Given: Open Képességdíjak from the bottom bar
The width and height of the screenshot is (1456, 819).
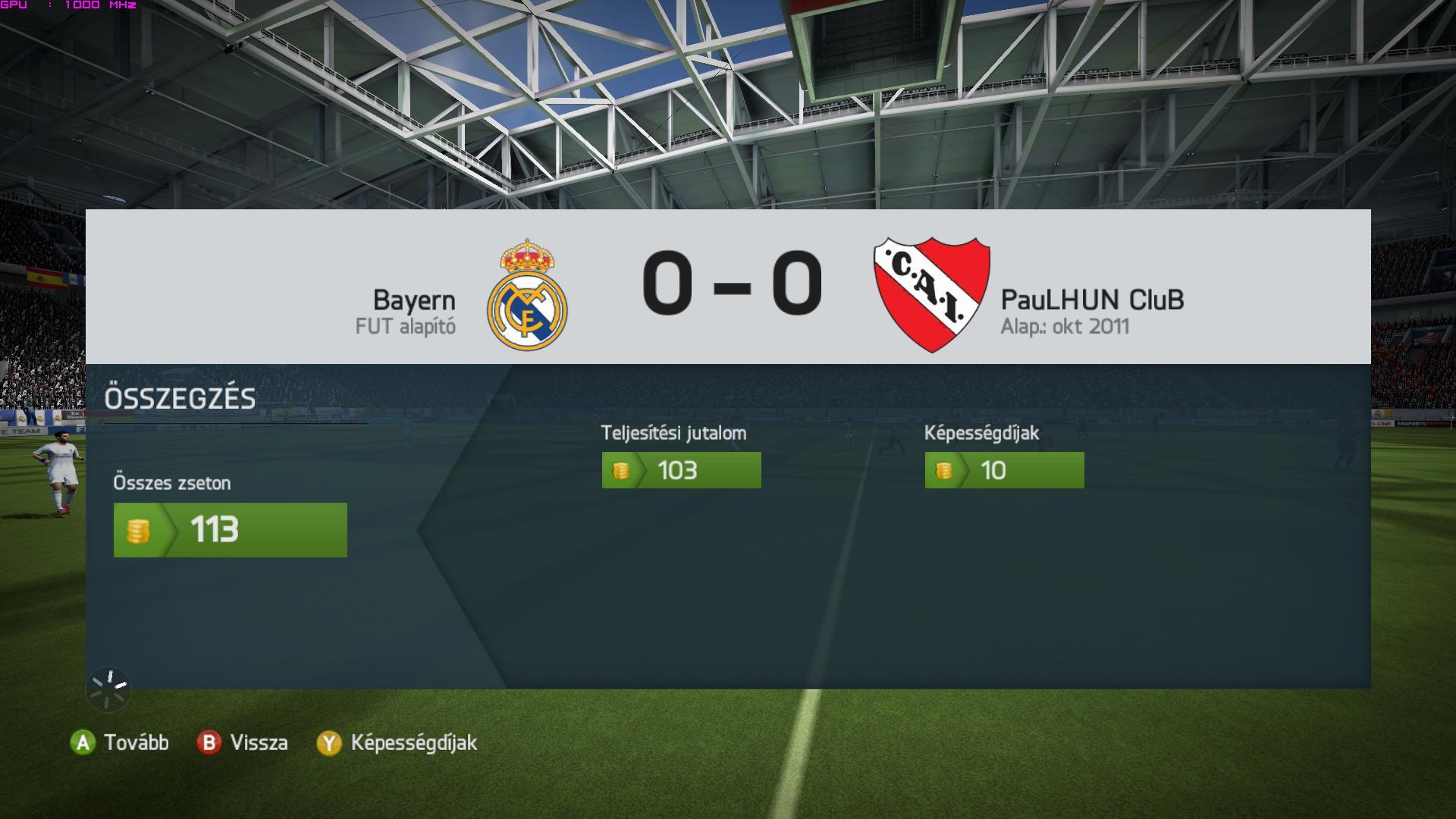Looking at the screenshot, I should pos(397,742).
